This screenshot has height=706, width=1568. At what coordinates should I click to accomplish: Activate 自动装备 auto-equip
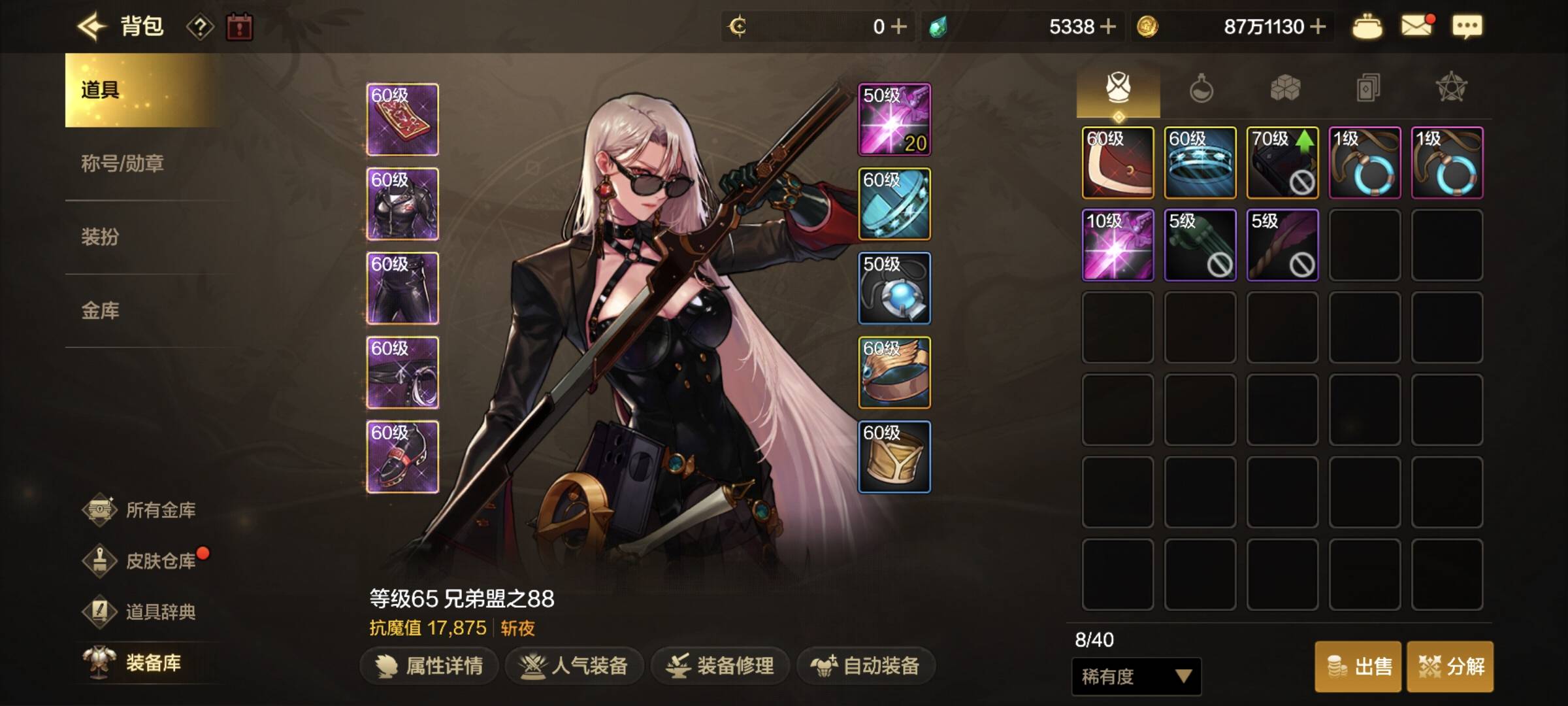click(866, 665)
